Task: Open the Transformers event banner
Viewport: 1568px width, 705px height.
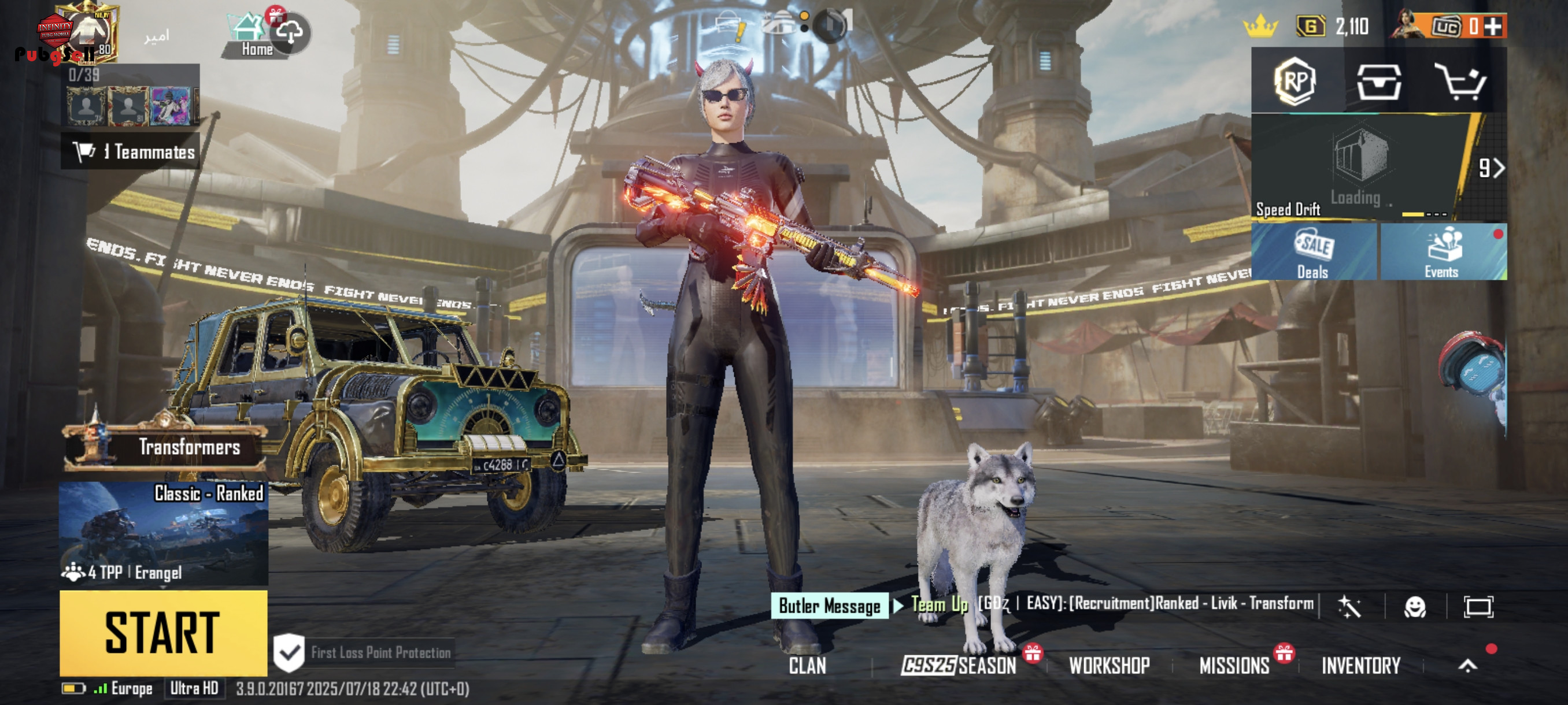Action: pos(164,447)
